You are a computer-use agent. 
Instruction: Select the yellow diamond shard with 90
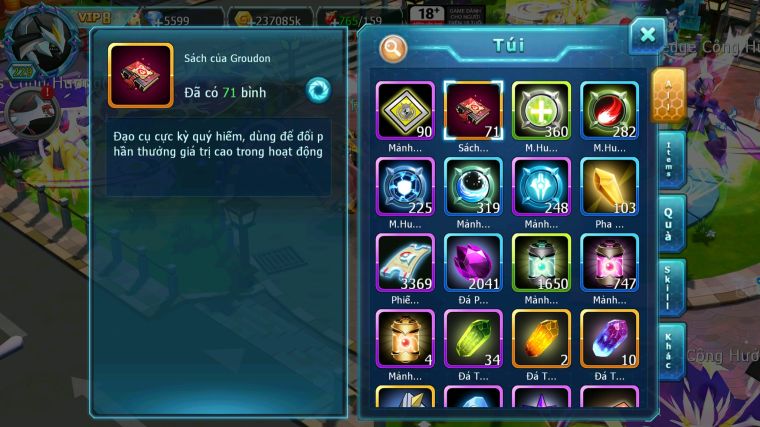point(405,110)
